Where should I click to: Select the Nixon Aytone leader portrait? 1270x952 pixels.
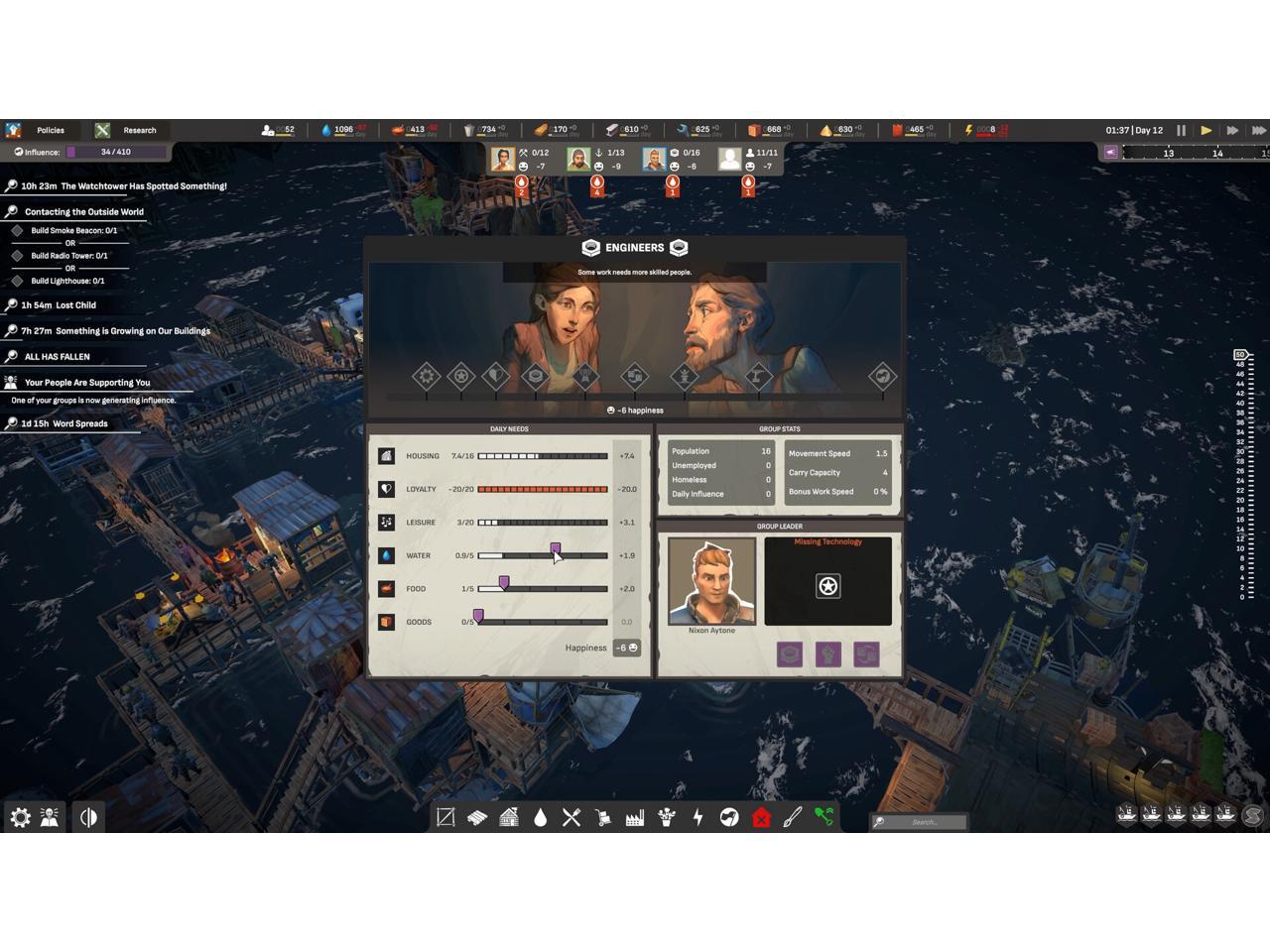pyautogui.click(x=711, y=581)
